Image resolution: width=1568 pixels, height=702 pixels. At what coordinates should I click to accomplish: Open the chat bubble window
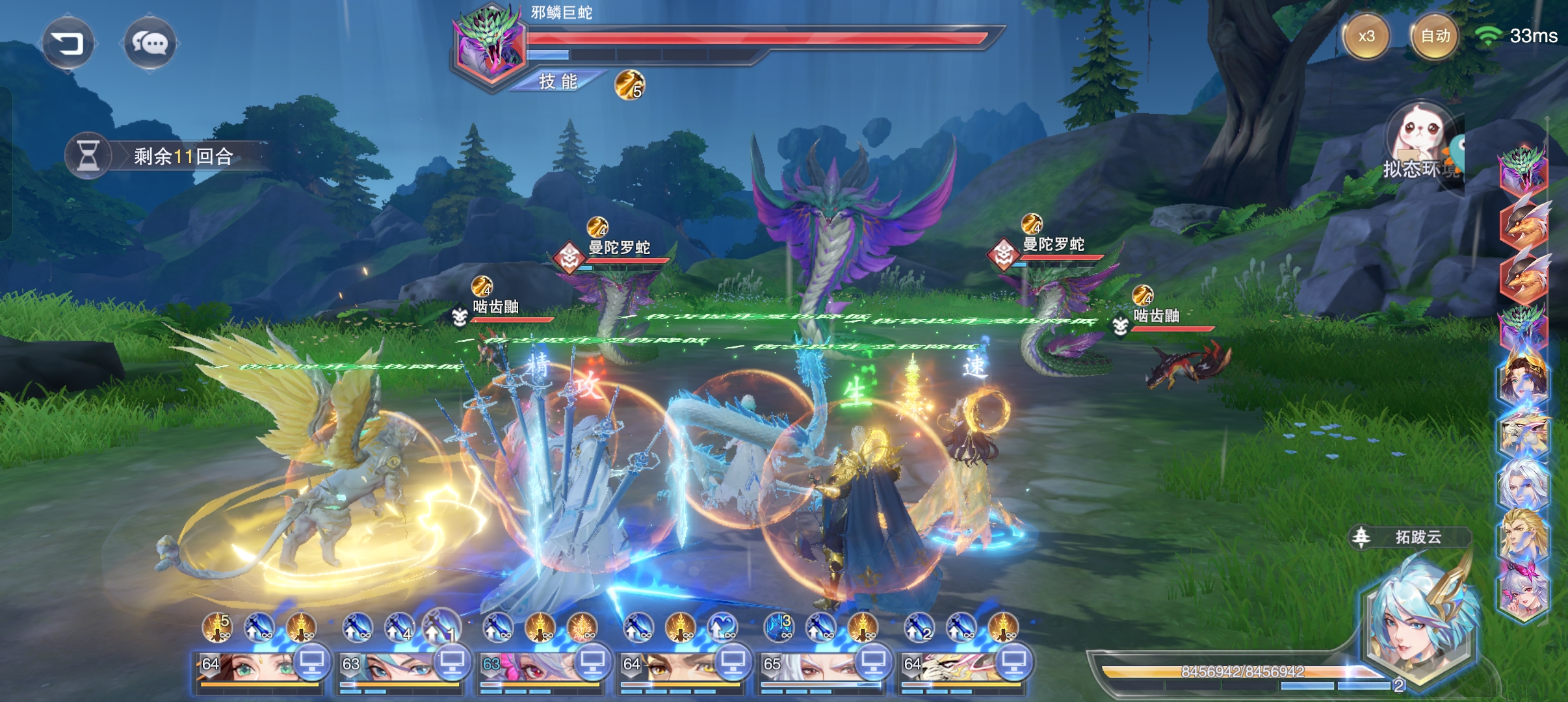[150, 44]
